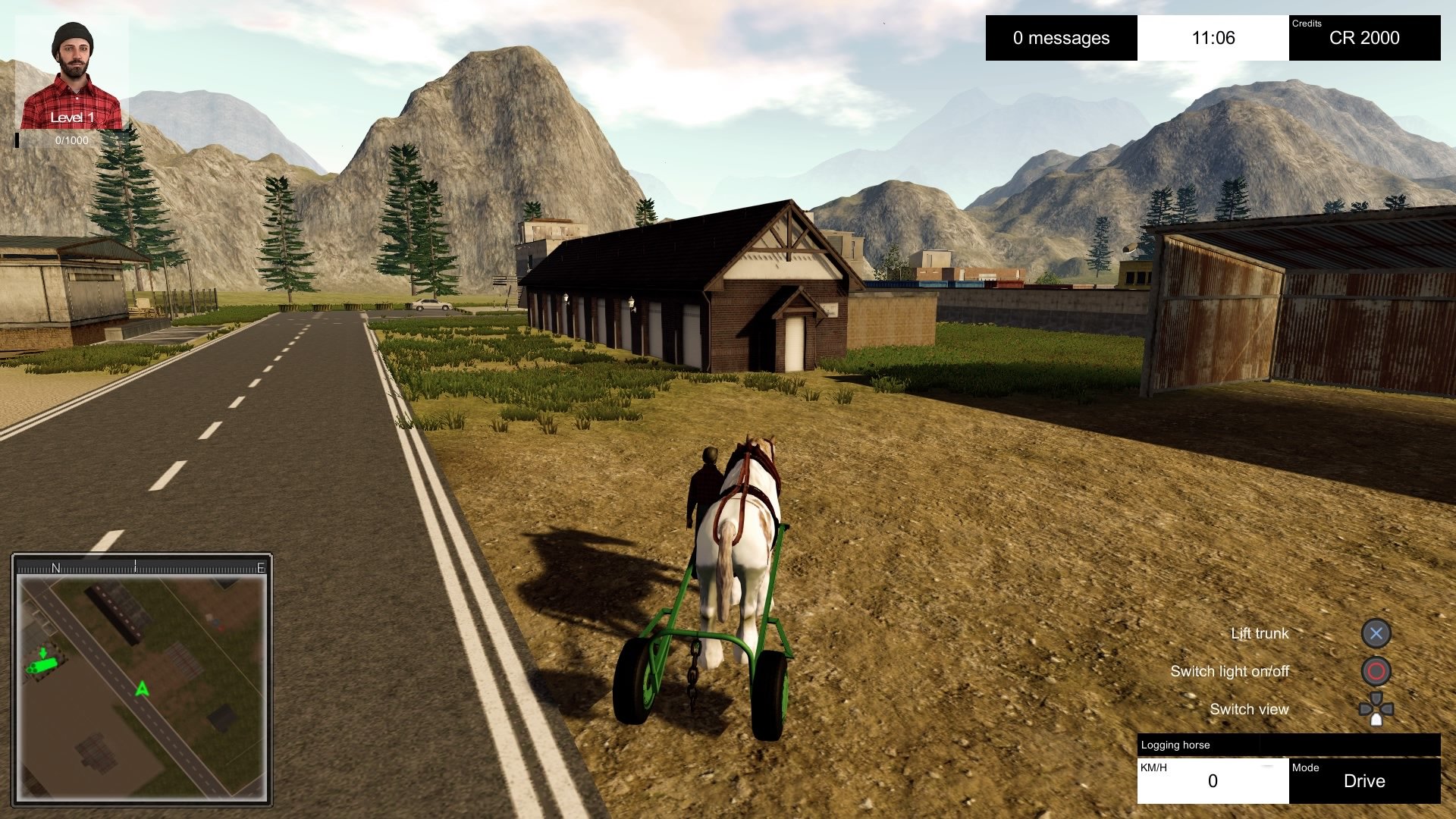The height and width of the screenshot is (819, 1456).
Task: Select the green log marker on minimap
Action: (42, 665)
